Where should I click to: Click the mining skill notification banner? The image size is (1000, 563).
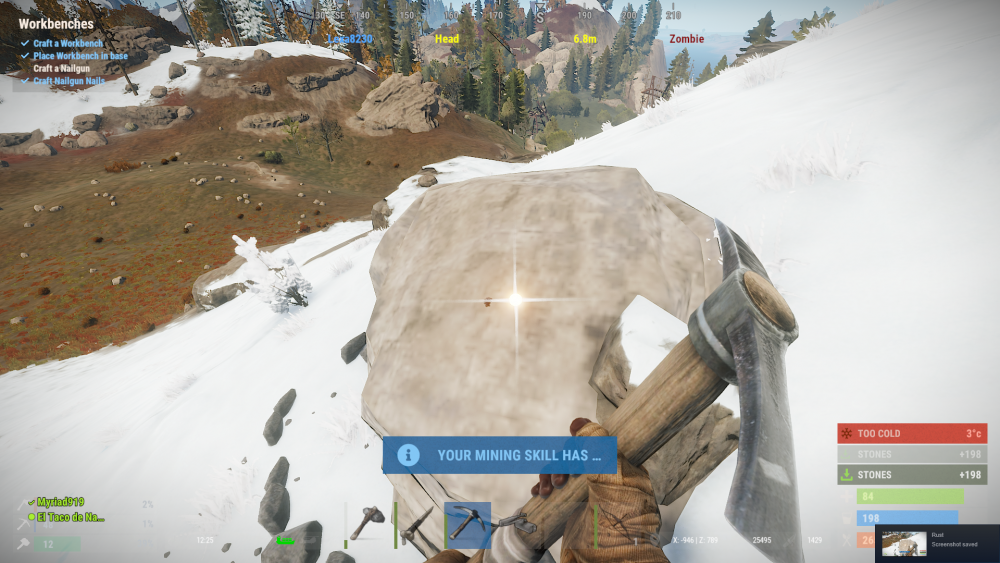[x=499, y=455]
